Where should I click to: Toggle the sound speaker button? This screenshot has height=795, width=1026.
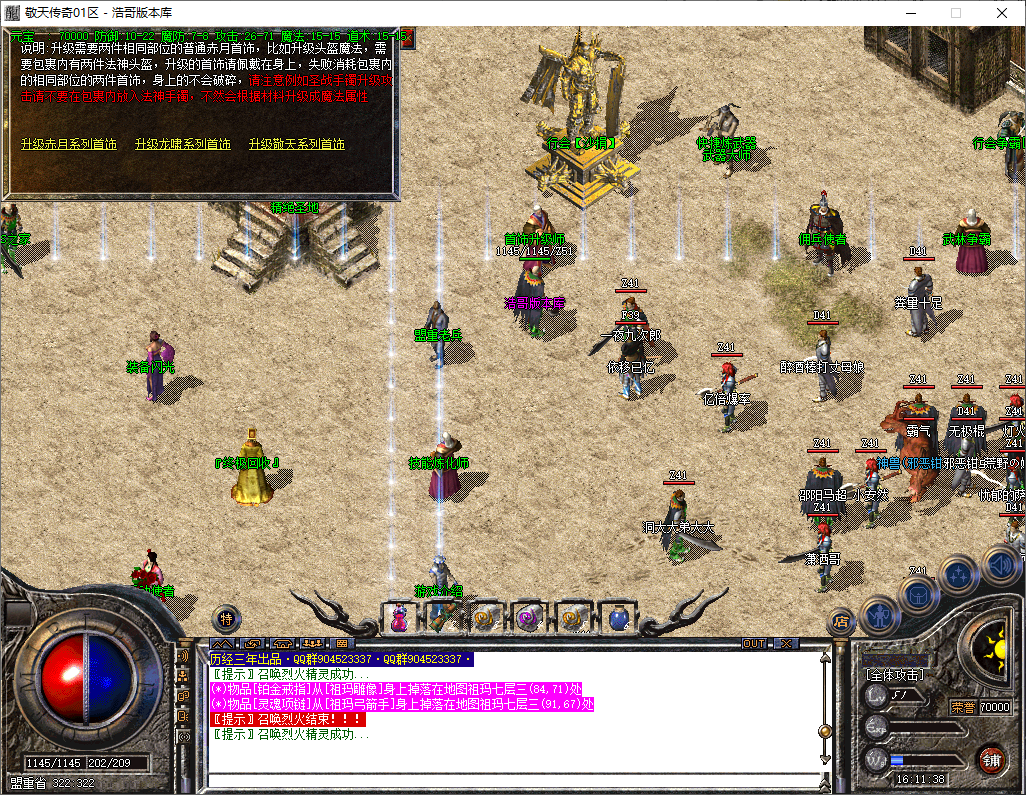(x=1000, y=565)
